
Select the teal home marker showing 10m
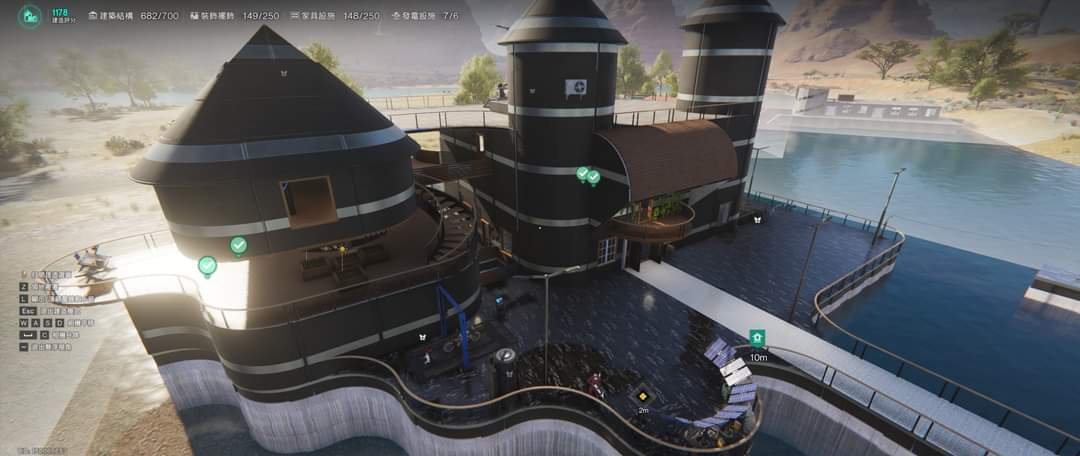[x=757, y=338]
